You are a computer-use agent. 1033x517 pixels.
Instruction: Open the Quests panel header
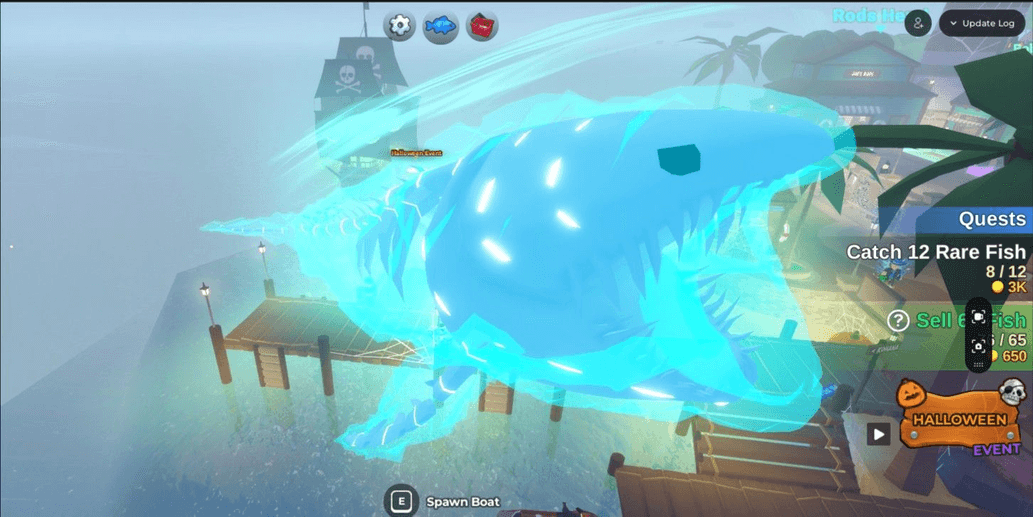(991, 219)
